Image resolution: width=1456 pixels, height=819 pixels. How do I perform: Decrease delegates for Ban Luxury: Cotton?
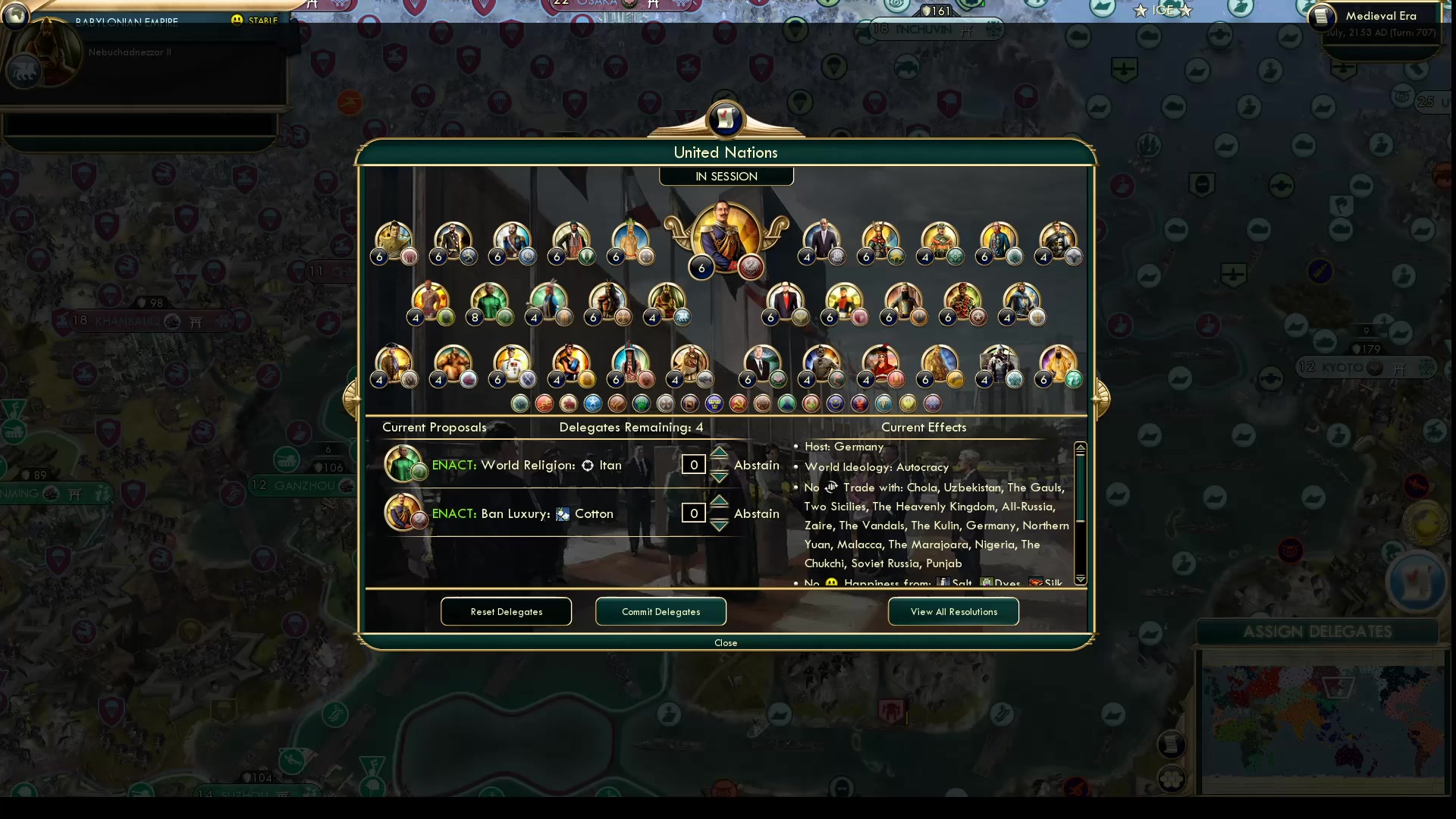[719, 524]
